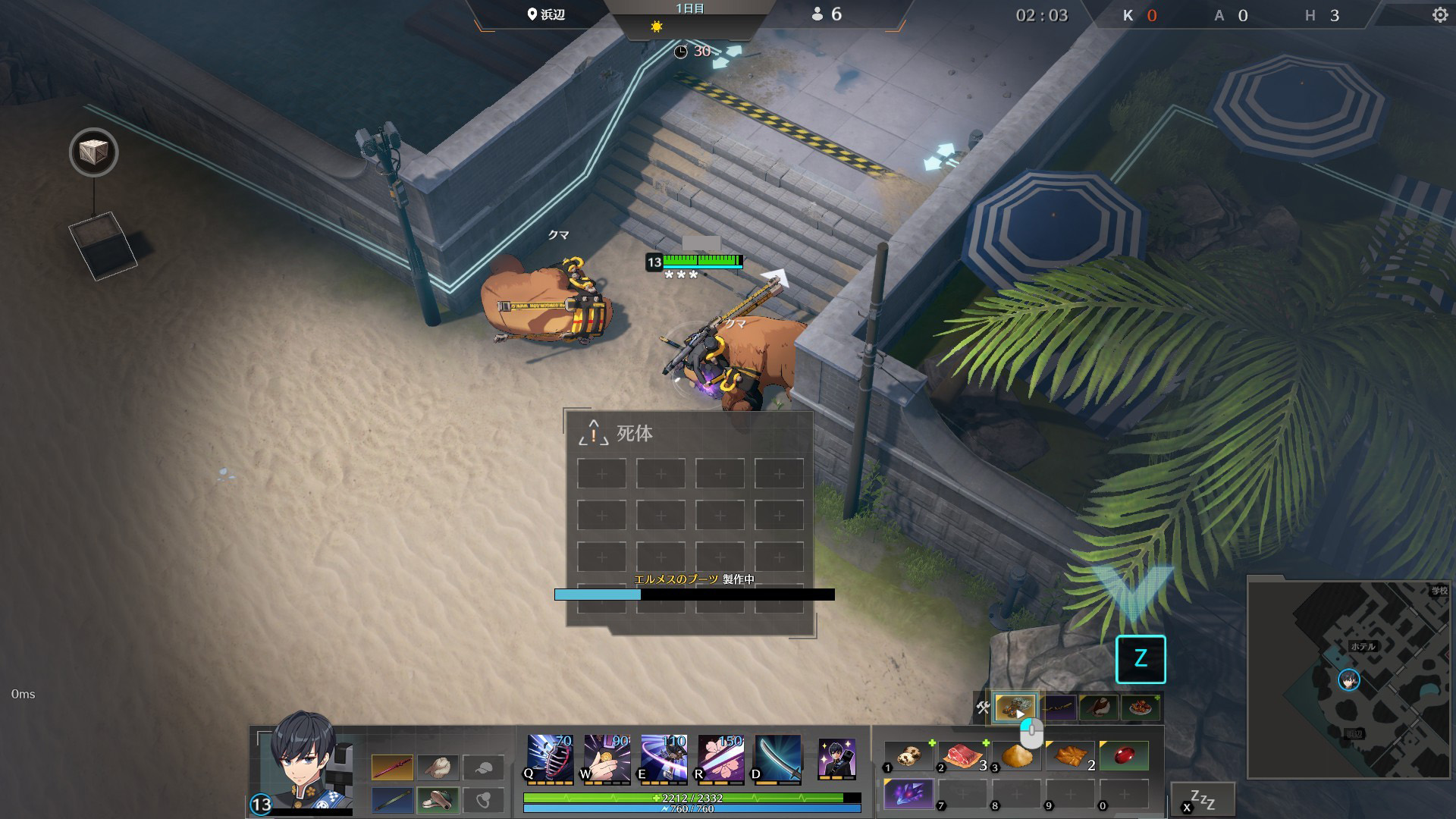The width and height of the screenshot is (1456, 819).
Task: Select the orange leather inventory slot
Action: pos(1070,756)
